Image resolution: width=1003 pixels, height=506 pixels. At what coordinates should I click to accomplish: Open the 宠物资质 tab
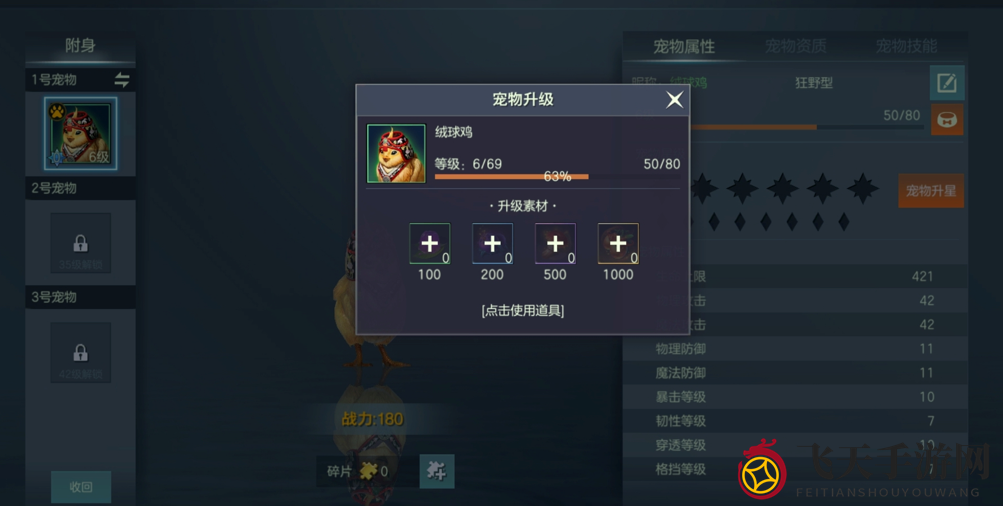tap(796, 47)
